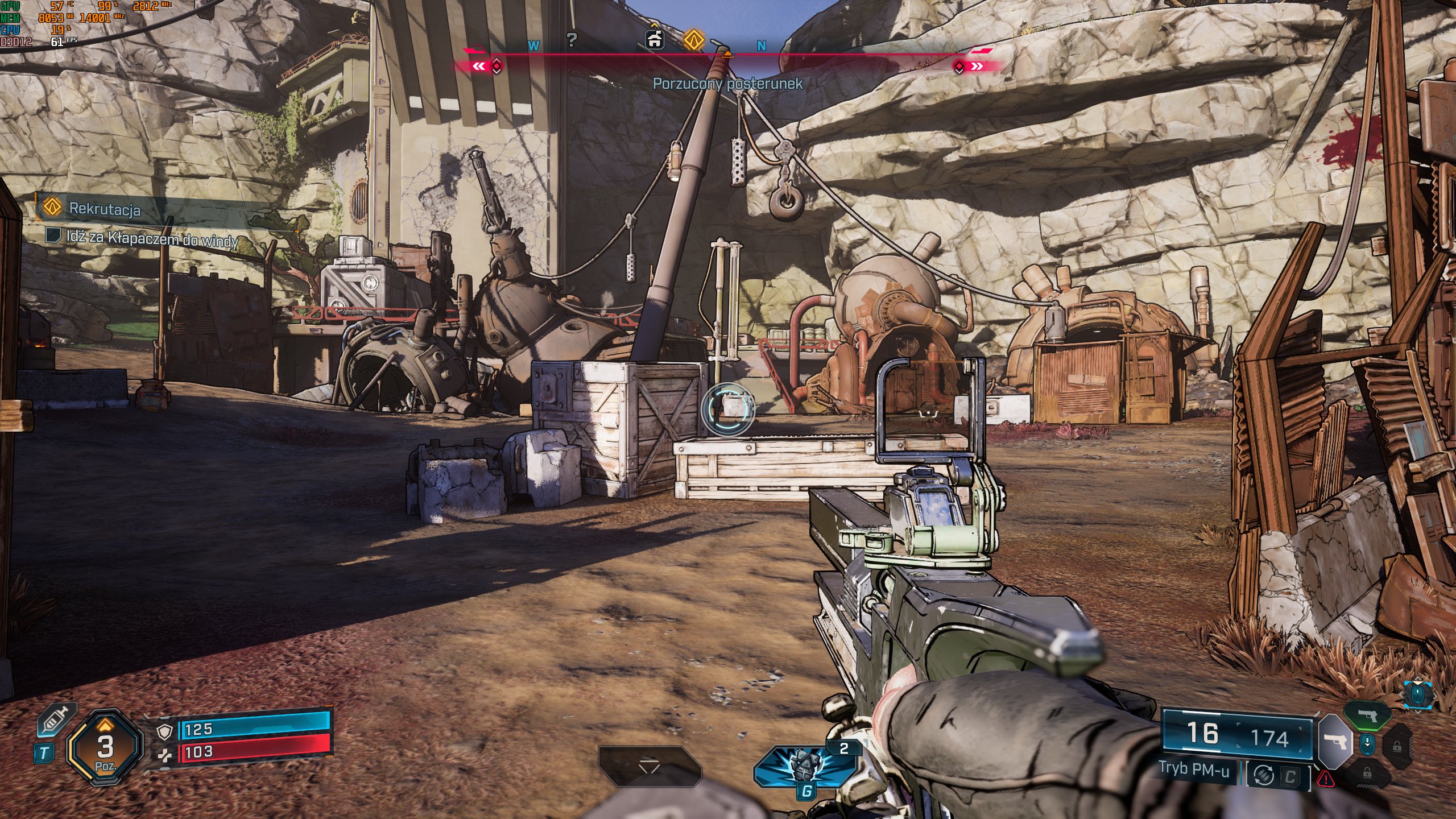Click the question mark marker on the compass
Image resolution: width=1456 pixels, height=819 pixels.
pos(572,40)
